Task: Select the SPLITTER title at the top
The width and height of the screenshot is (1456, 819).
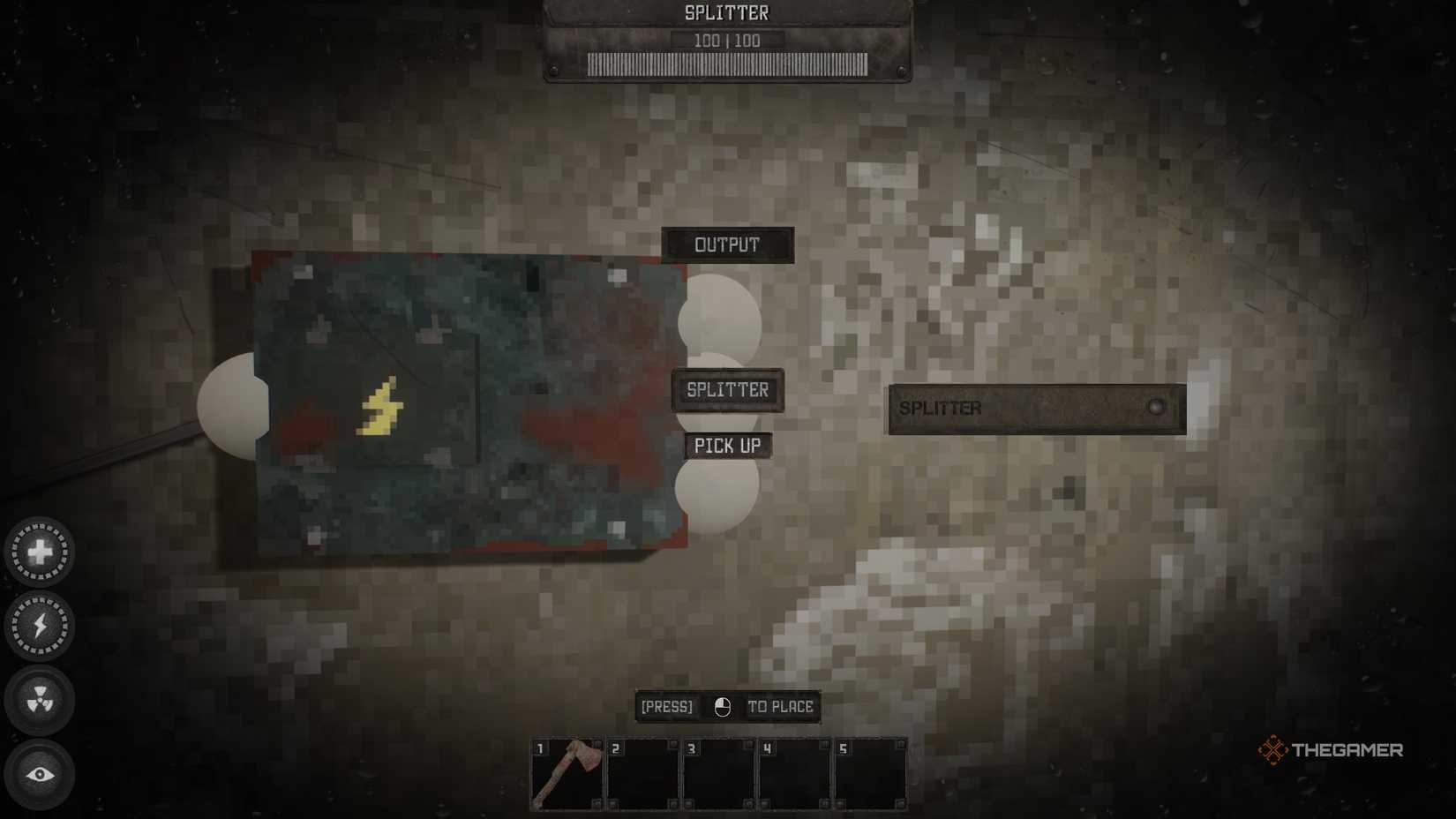Action: click(x=726, y=12)
